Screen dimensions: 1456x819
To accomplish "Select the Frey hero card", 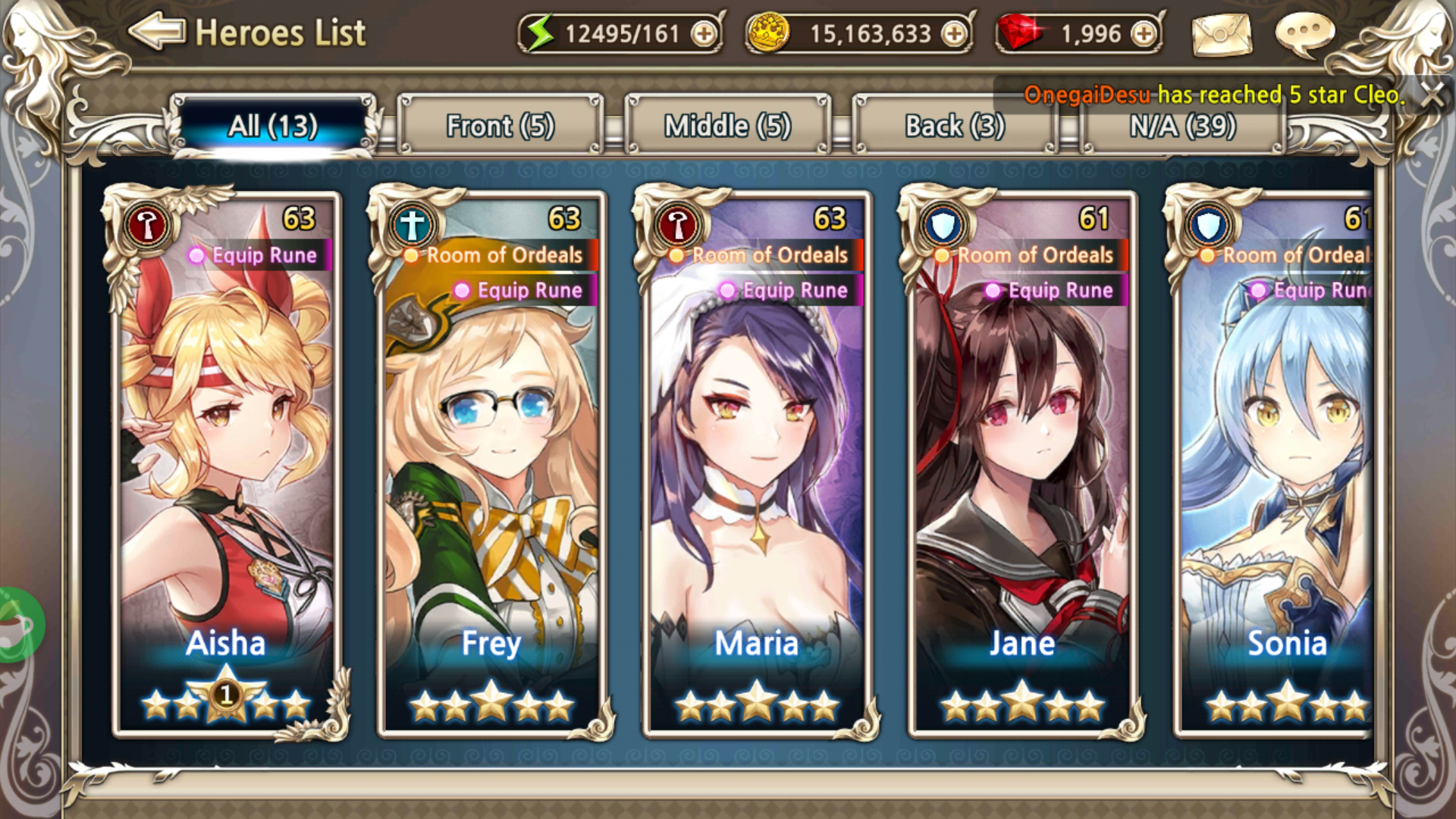I will (x=491, y=463).
